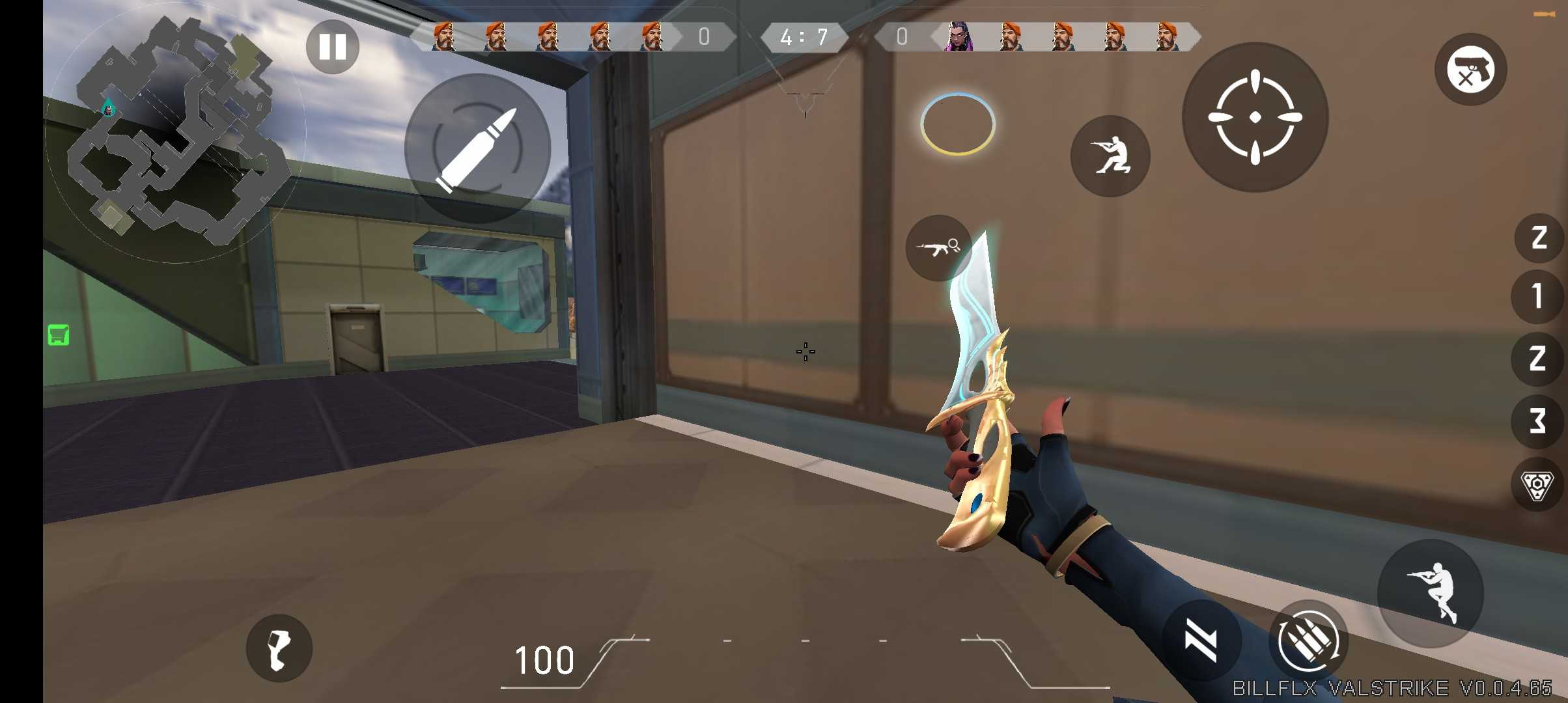Viewport: 1568px width, 703px height.
Task: Pause the match
Action: 332,47
